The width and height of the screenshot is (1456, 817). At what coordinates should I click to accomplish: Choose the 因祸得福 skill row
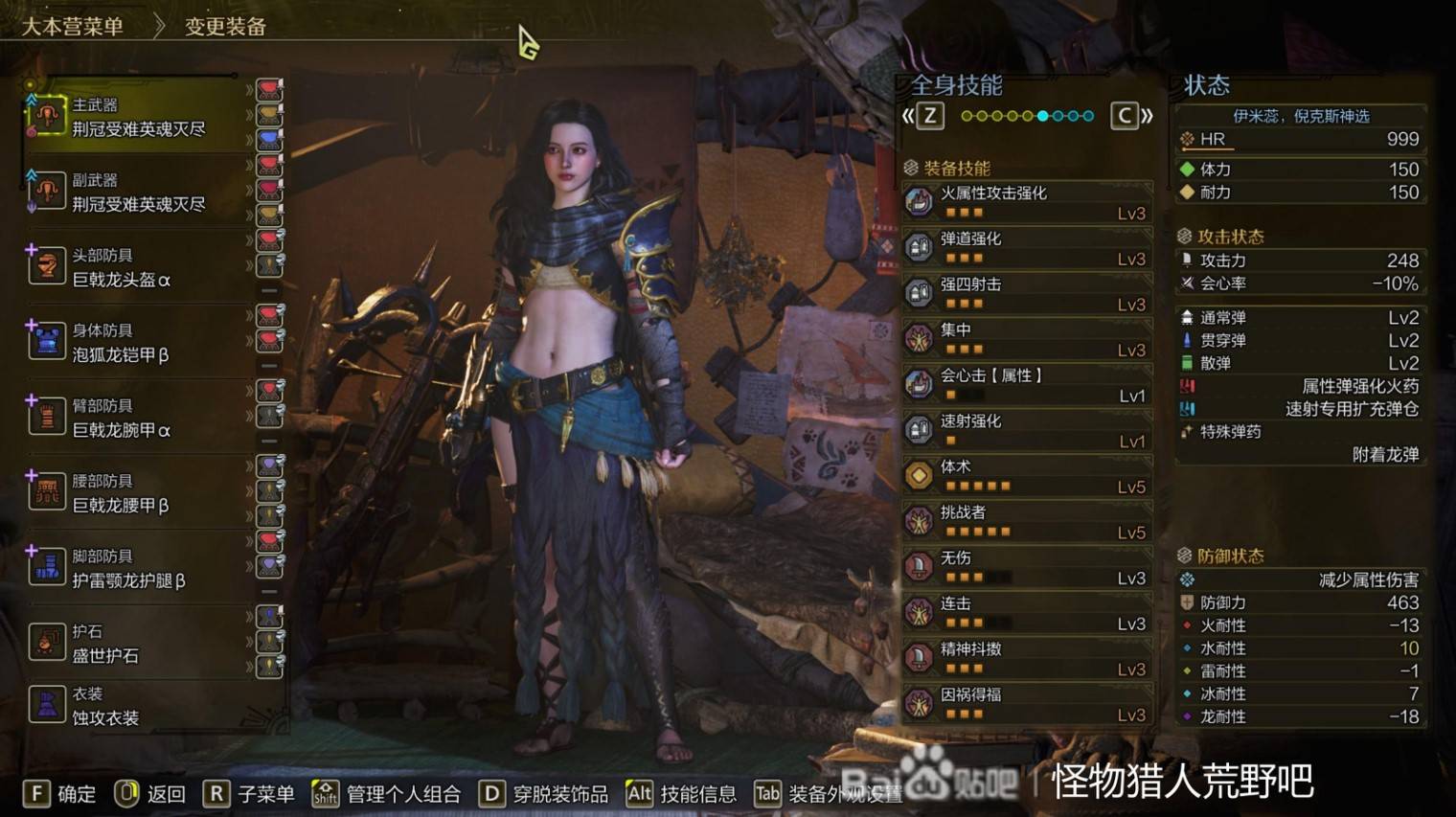[1026, 704]
